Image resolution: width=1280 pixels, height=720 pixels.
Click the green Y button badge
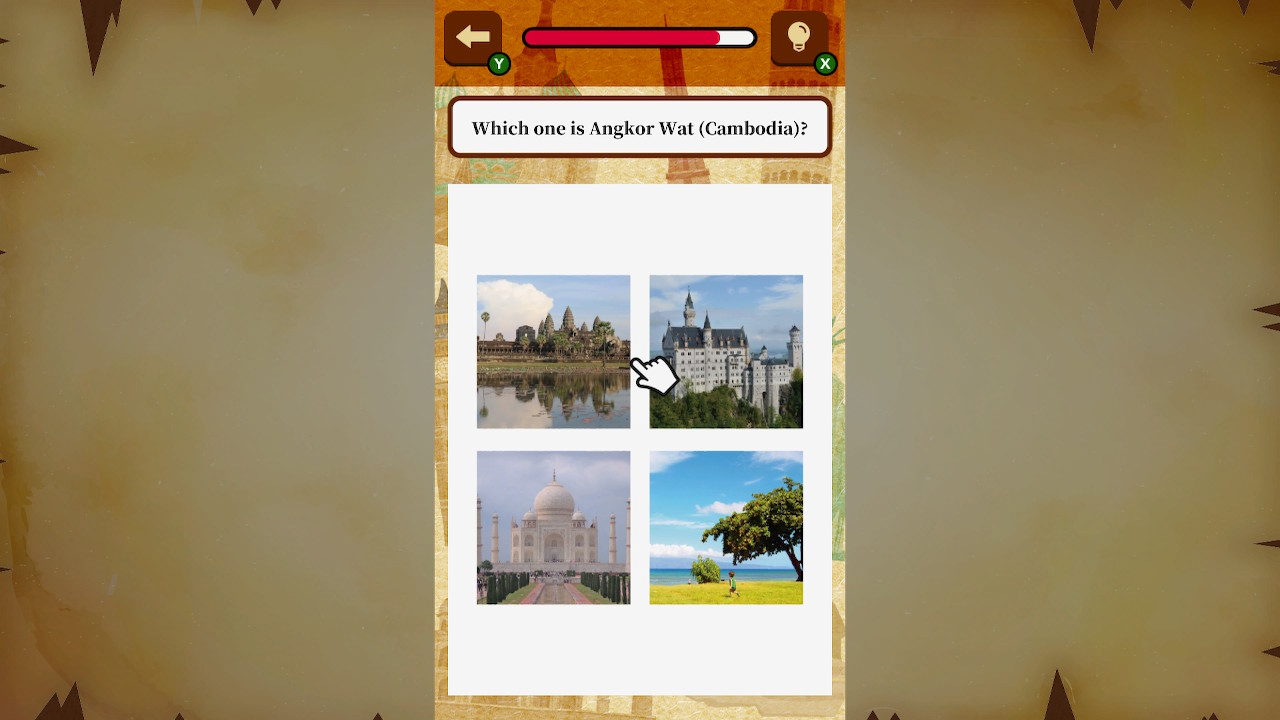tap(497, 62)
